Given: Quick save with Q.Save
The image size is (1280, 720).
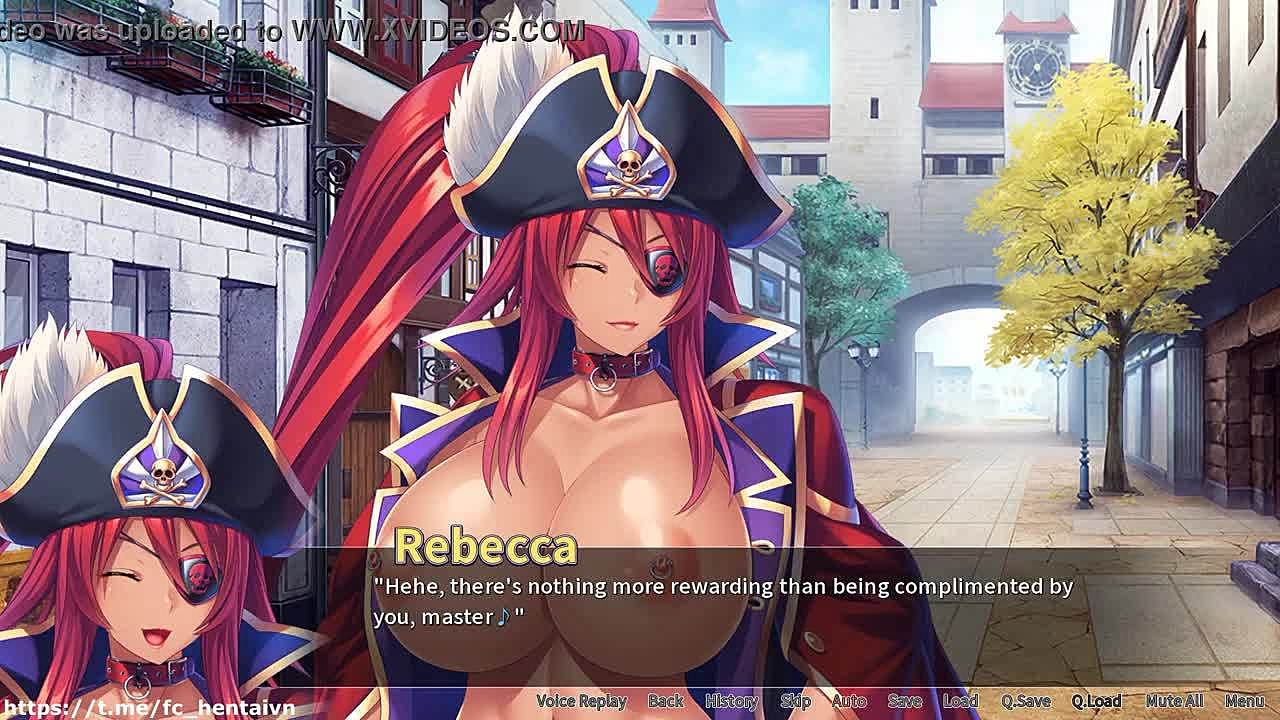Looking at the screenshot, I should pos(1025,701).
